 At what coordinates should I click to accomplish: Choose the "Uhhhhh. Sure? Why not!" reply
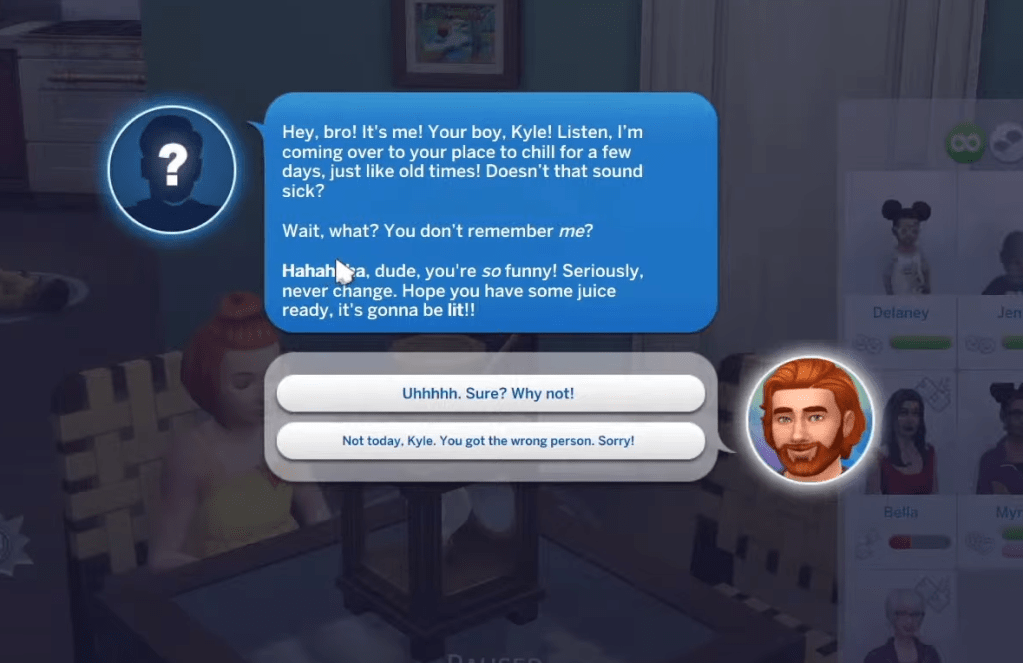tap(489, 394)
